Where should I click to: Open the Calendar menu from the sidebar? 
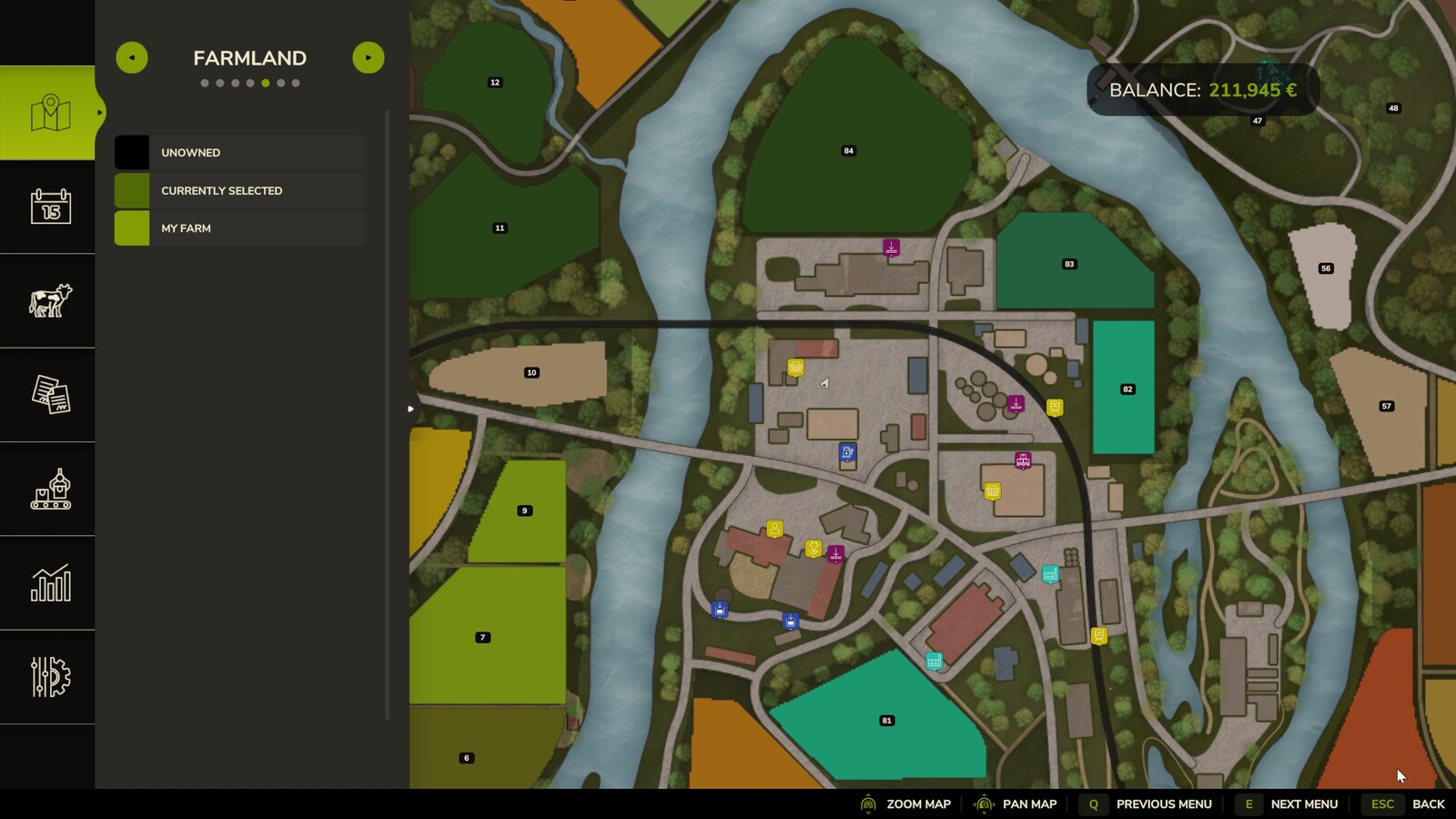pyautogui.click(x=50, y=207)
